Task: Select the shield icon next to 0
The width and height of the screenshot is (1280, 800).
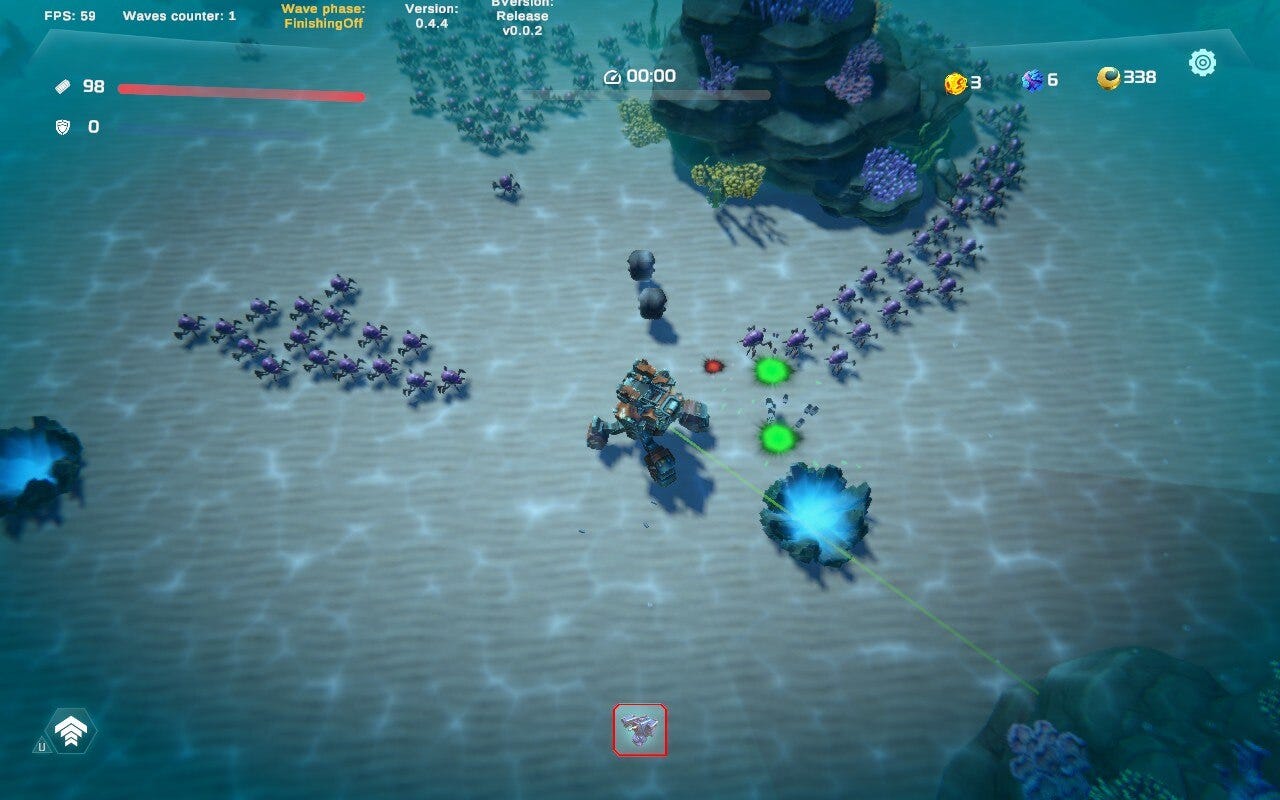Action: 60,128
